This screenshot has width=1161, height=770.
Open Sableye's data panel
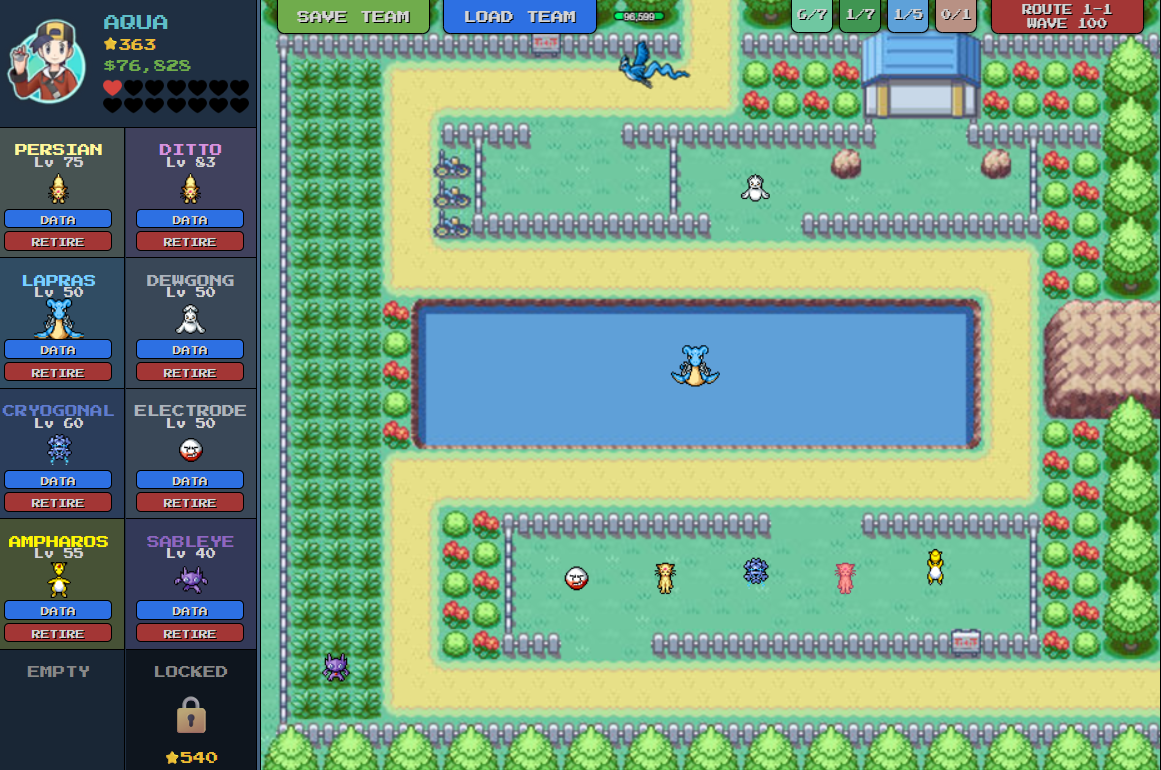[190, 611]
